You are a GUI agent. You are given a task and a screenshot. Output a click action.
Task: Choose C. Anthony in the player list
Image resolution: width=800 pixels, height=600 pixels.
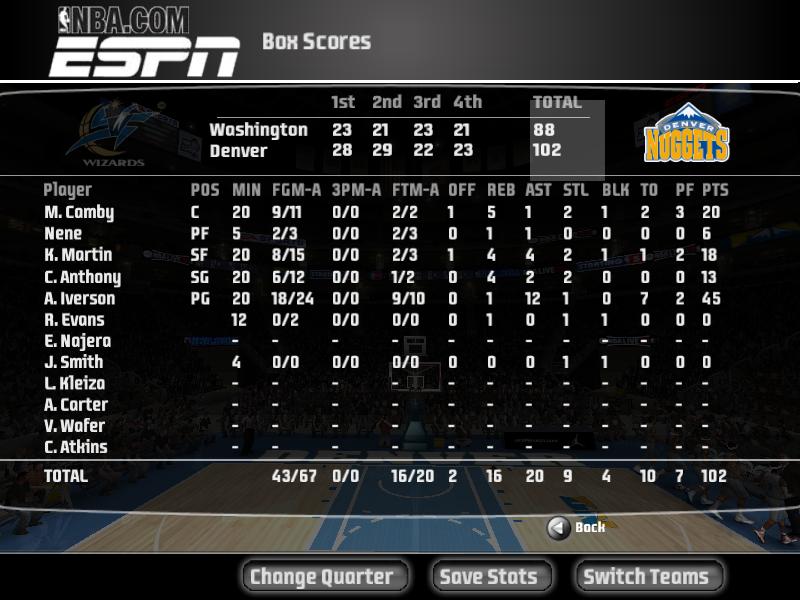click(x=82, y=278)
